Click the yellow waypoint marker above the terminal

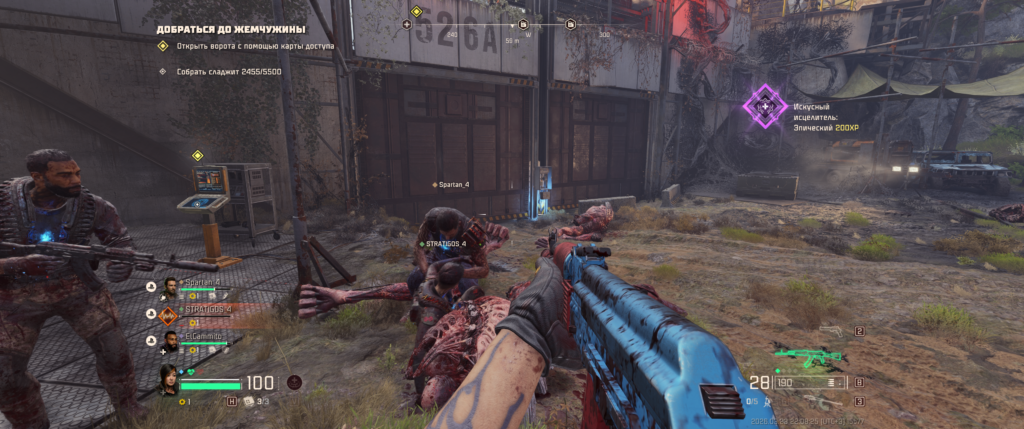point(198,155)
